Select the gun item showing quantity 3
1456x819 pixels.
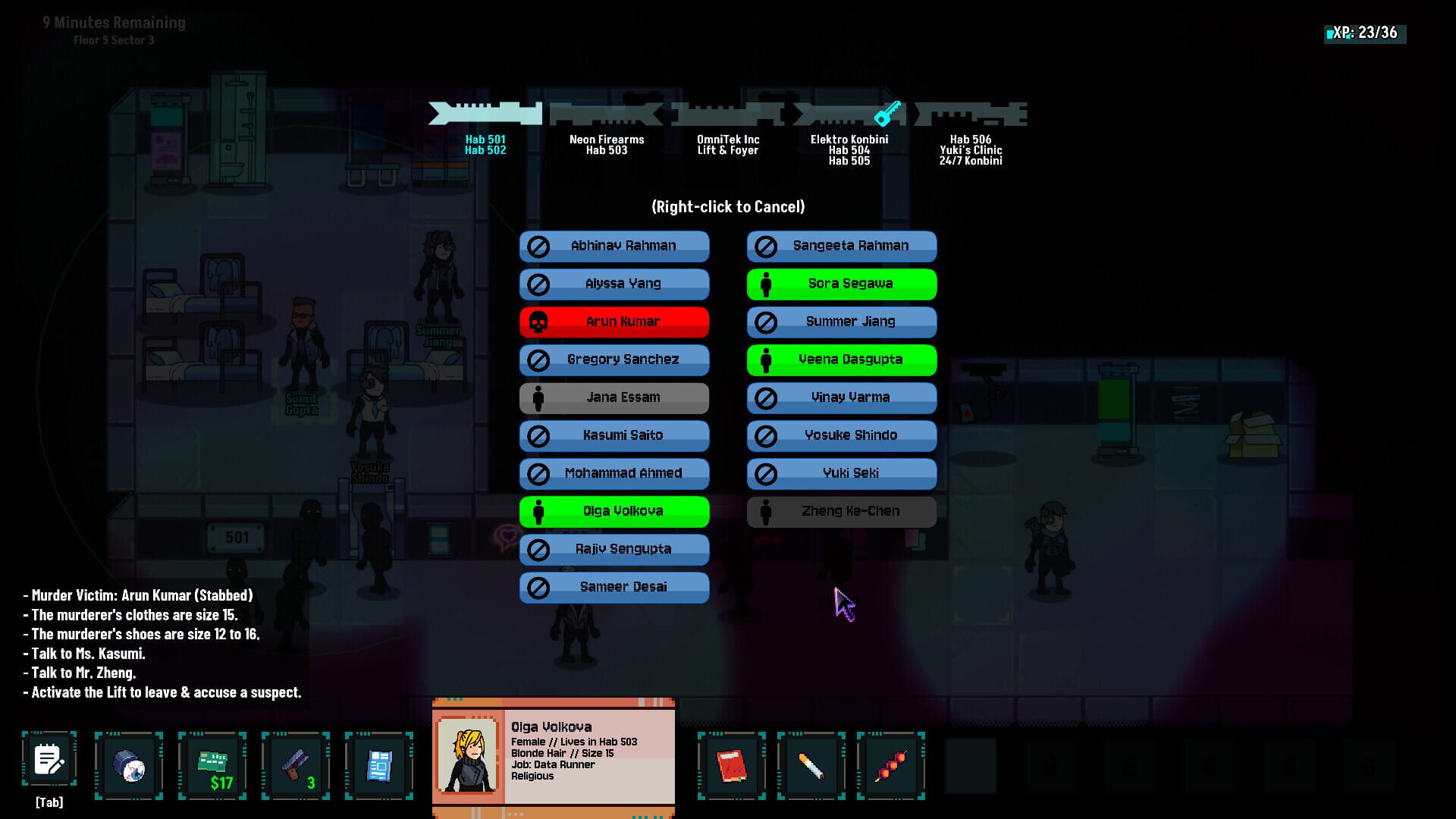point(297,765)
